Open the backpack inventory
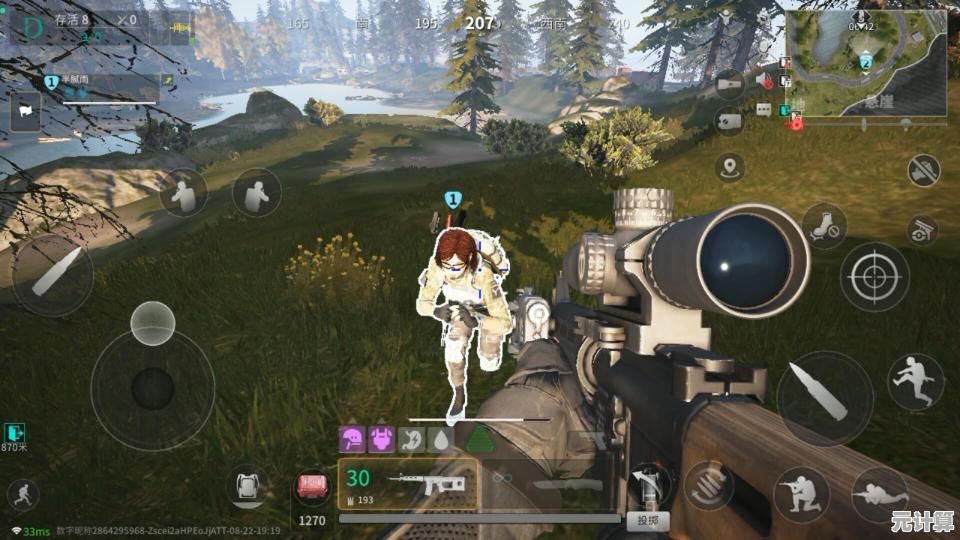The height and width of the screenshot is (540, 960). coord(248,487)
